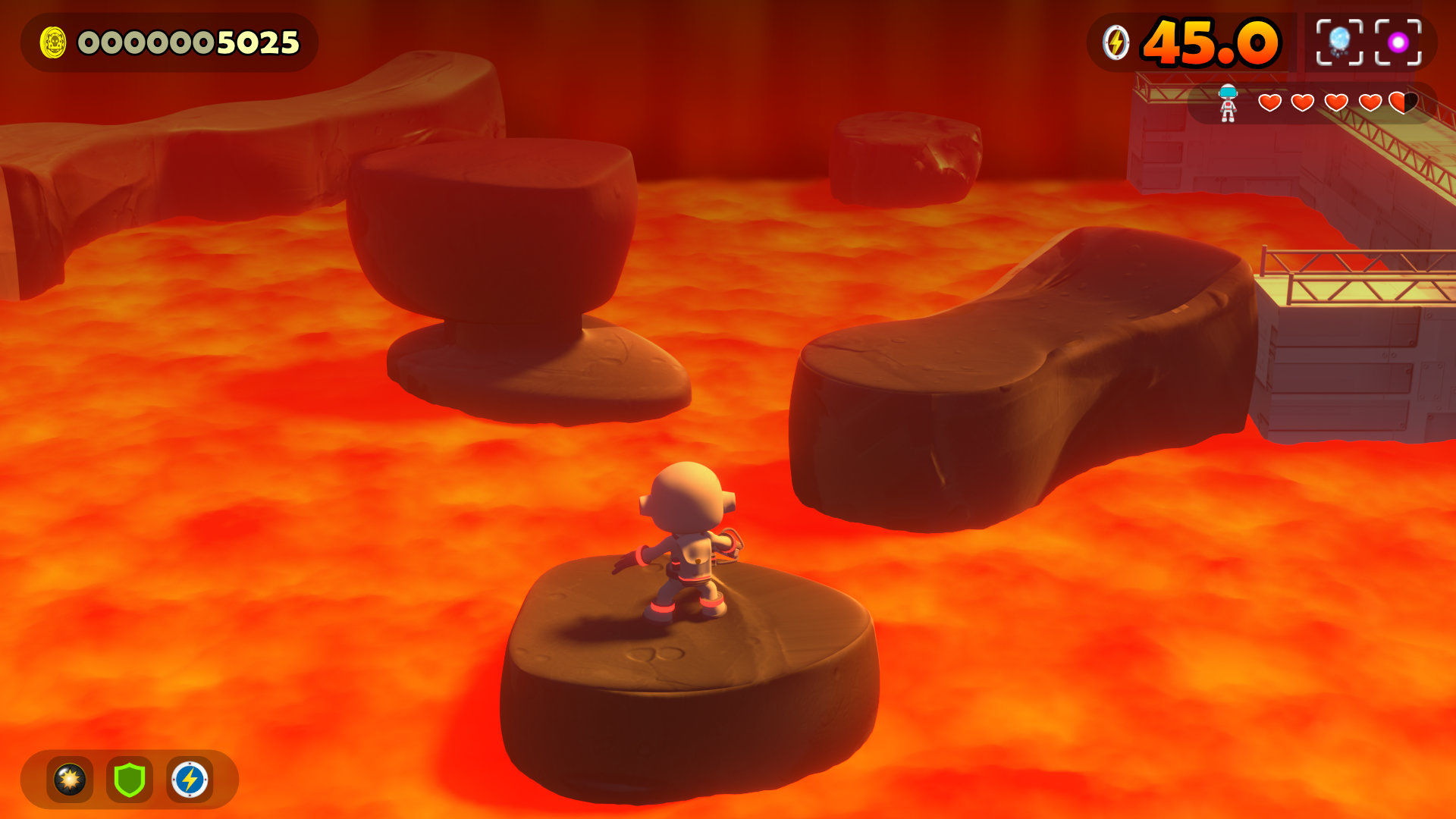1456x819 pixels.
Task: Click the astronaut character portrait
Action: [x=1228, y=103]
